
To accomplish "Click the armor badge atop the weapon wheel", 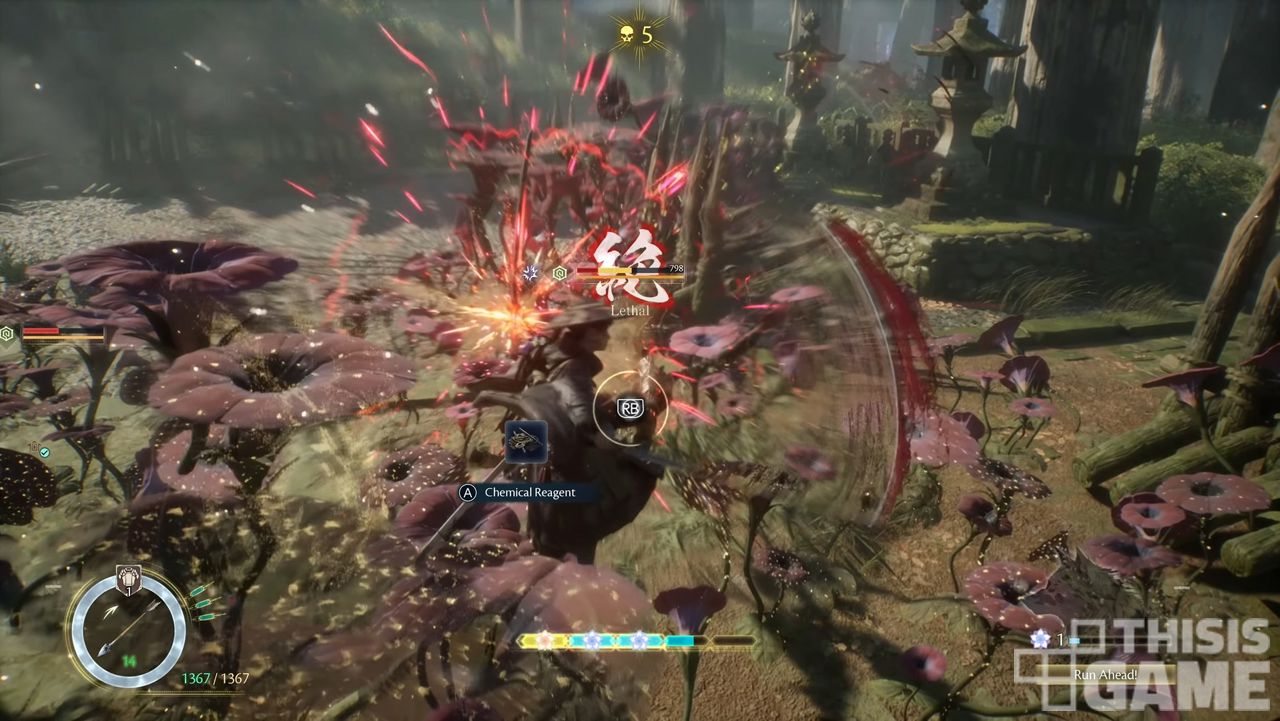I will (129, 577).
